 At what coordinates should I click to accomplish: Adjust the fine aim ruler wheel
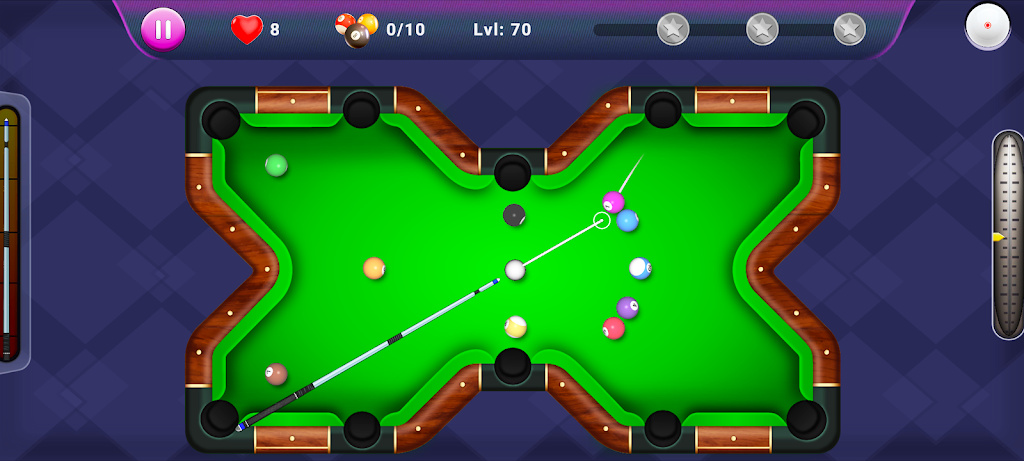[x=1008, y=236]
